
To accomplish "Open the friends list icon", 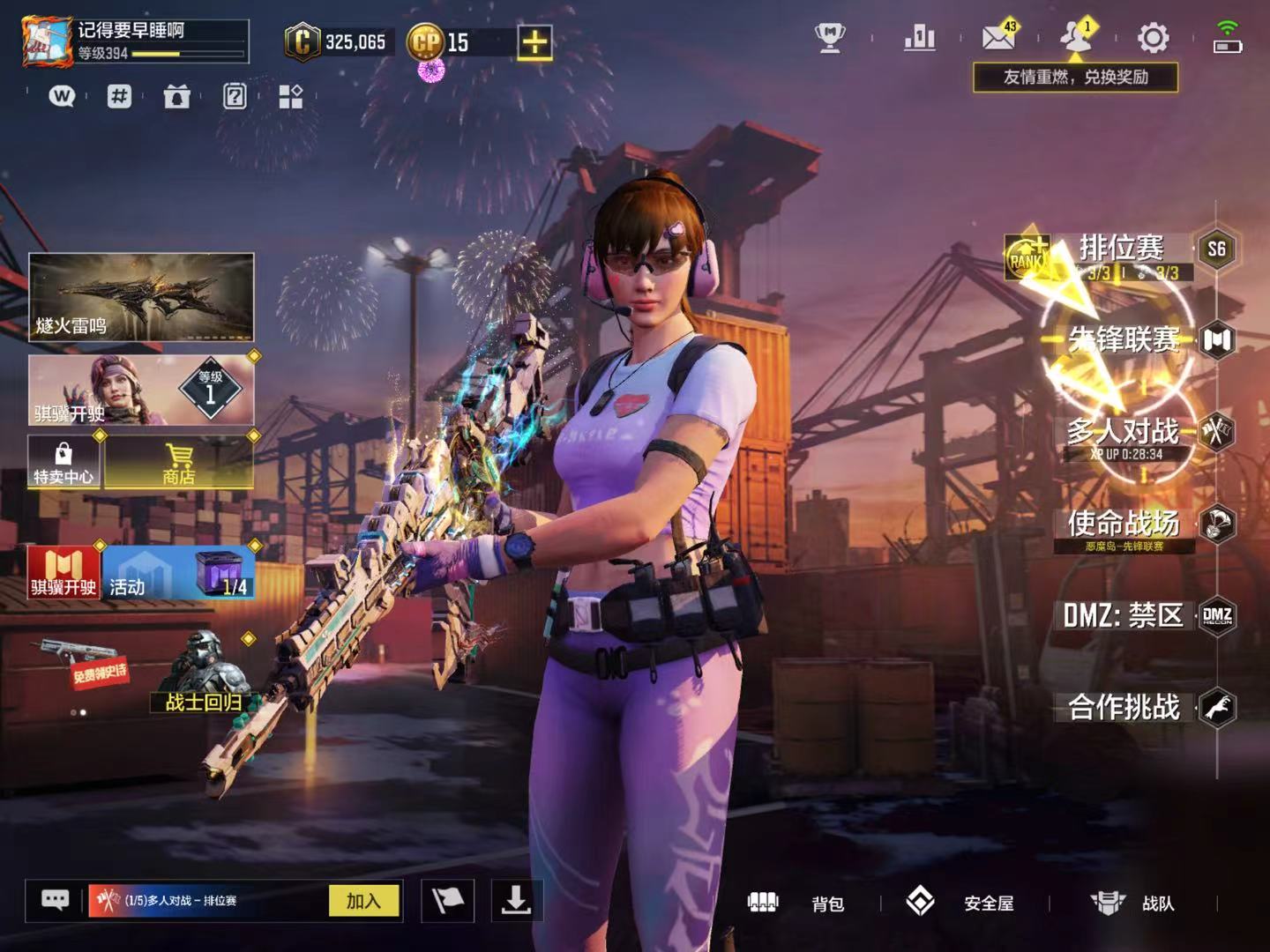I will pyautogui.click(x=1076, y=38).
